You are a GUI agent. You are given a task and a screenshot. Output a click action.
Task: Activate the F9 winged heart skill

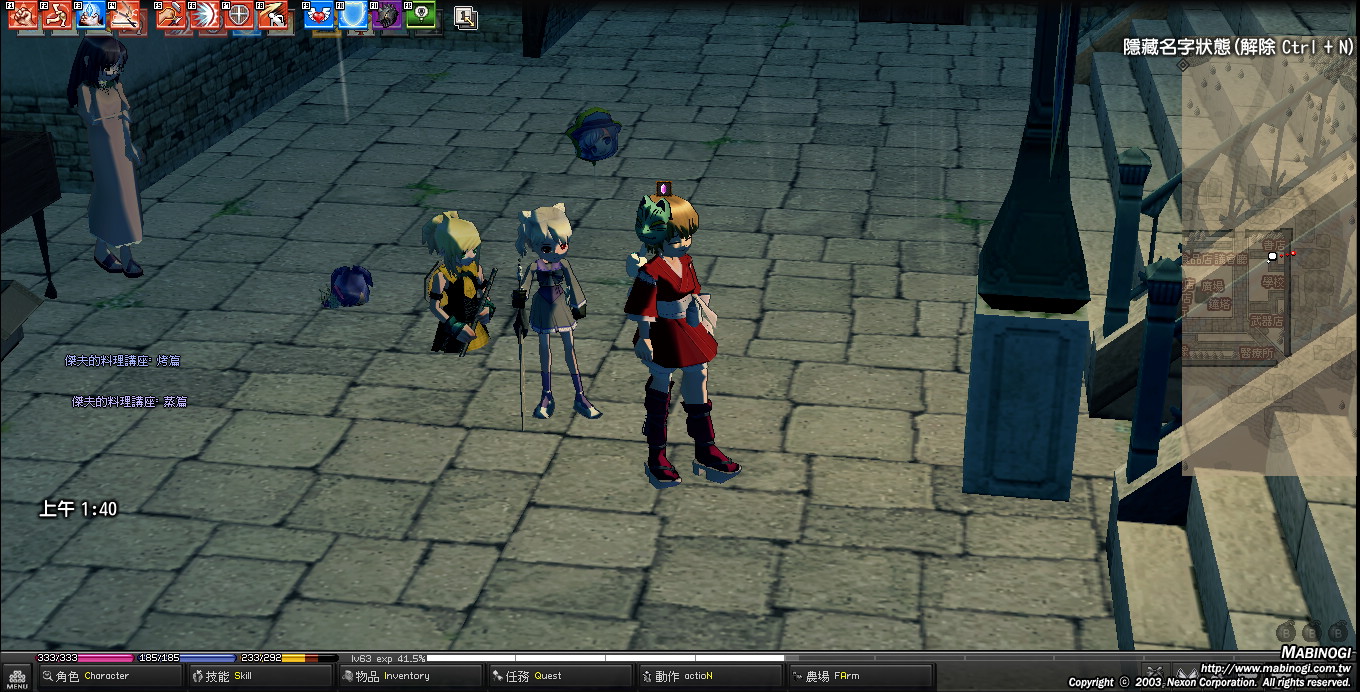[319, 15]
